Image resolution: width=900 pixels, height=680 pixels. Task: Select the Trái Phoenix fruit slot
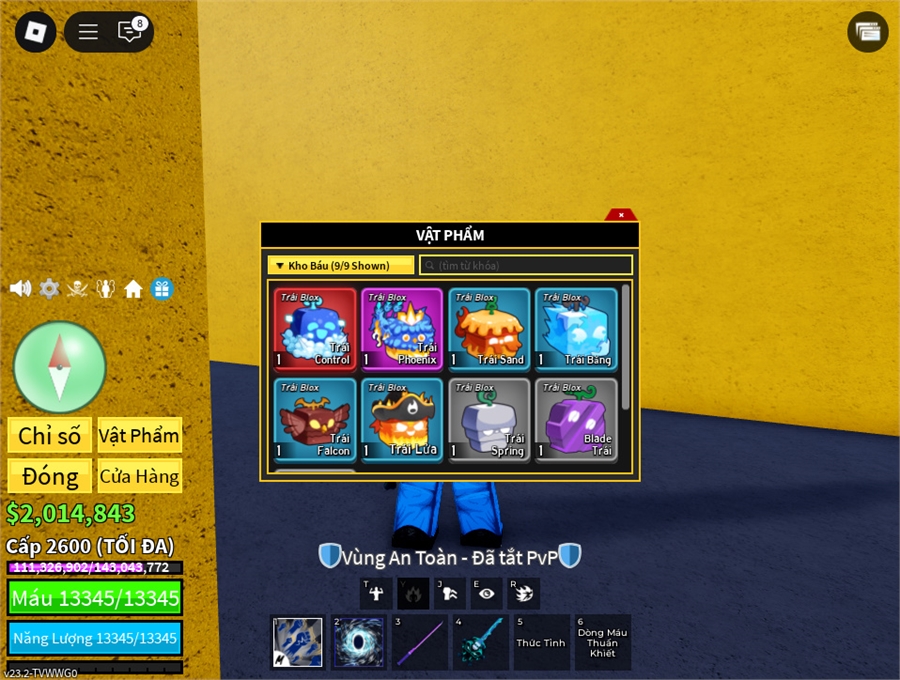pos(402,329)
